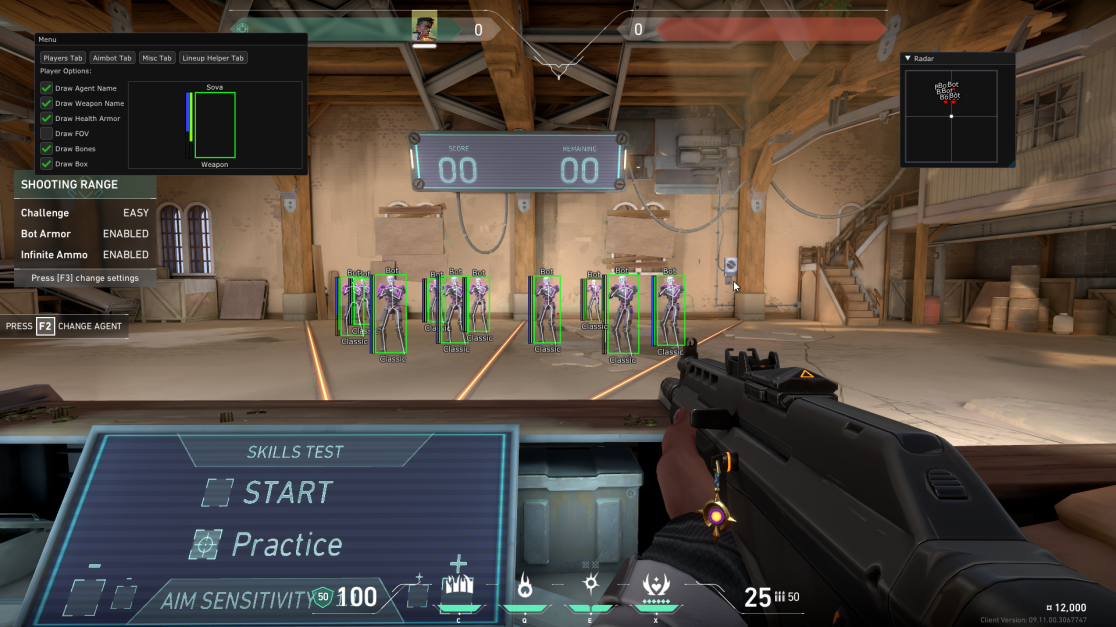The image size is (1116, 627).
Task: Switch to the Aimbot Tab
Action: (x=112, y=58)
